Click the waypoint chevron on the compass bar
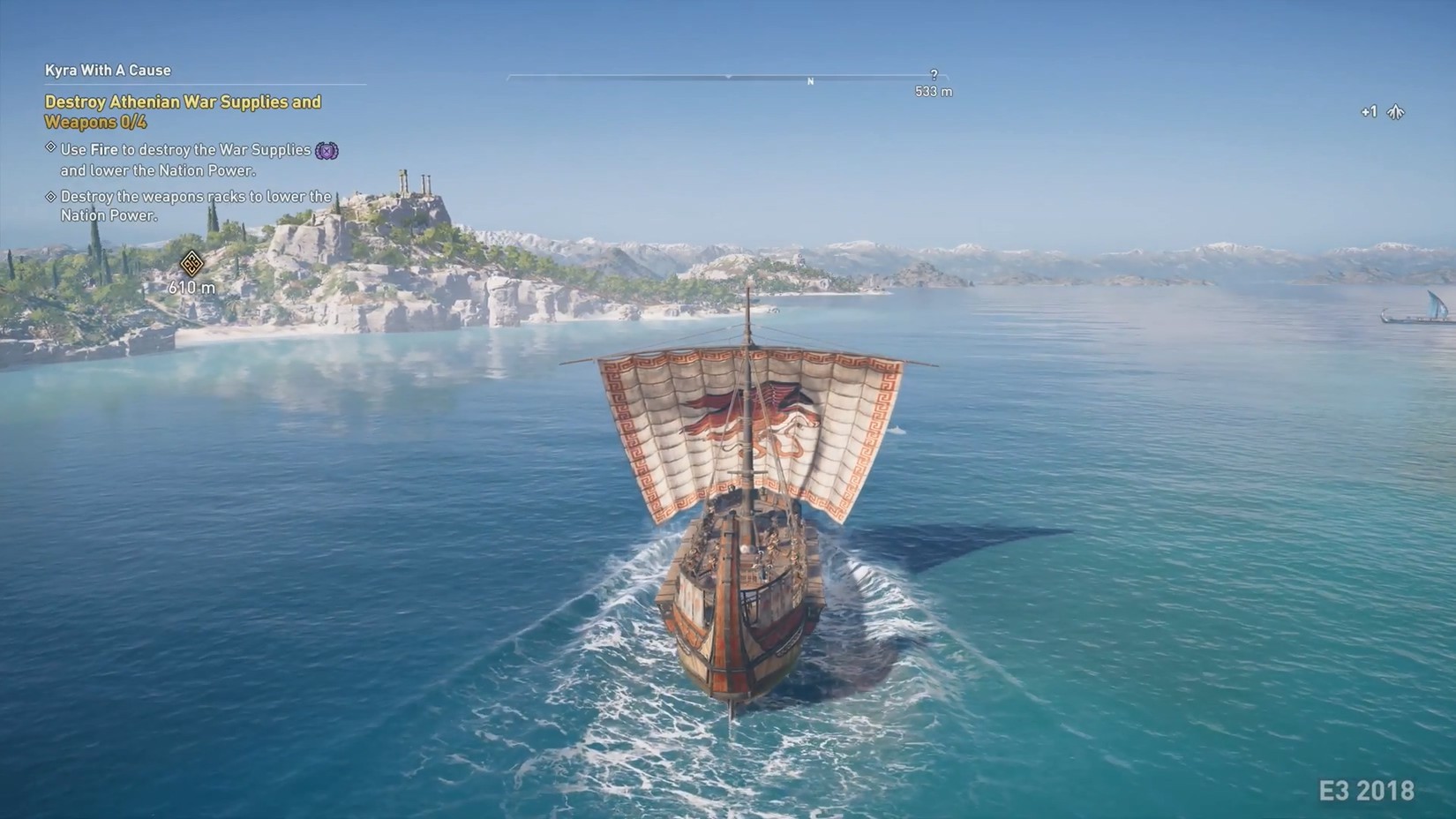Screen dimensions: 1456x819 tap(729, 77)
